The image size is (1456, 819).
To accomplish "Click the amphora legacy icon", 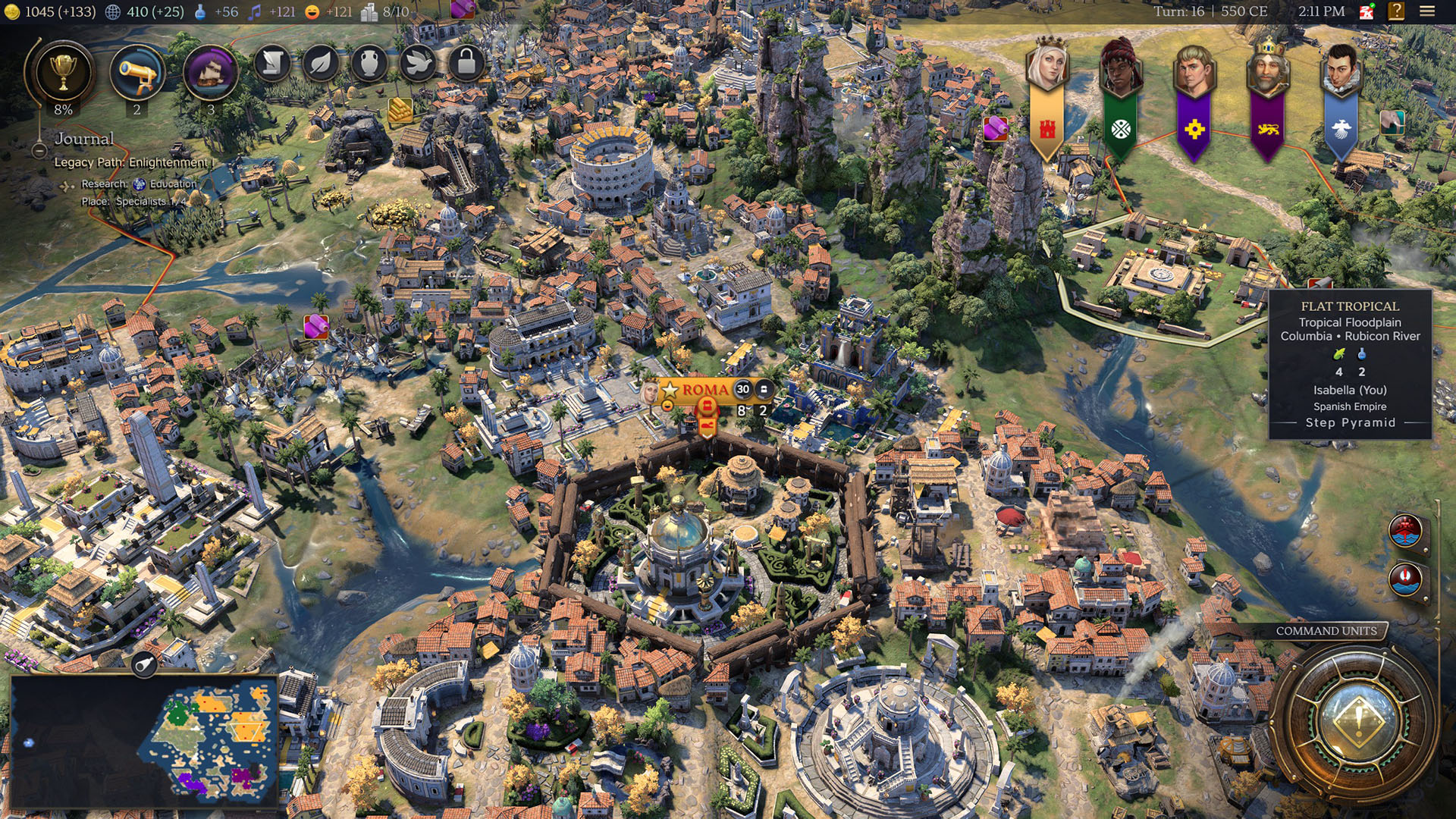I will (x=370, y=64).
